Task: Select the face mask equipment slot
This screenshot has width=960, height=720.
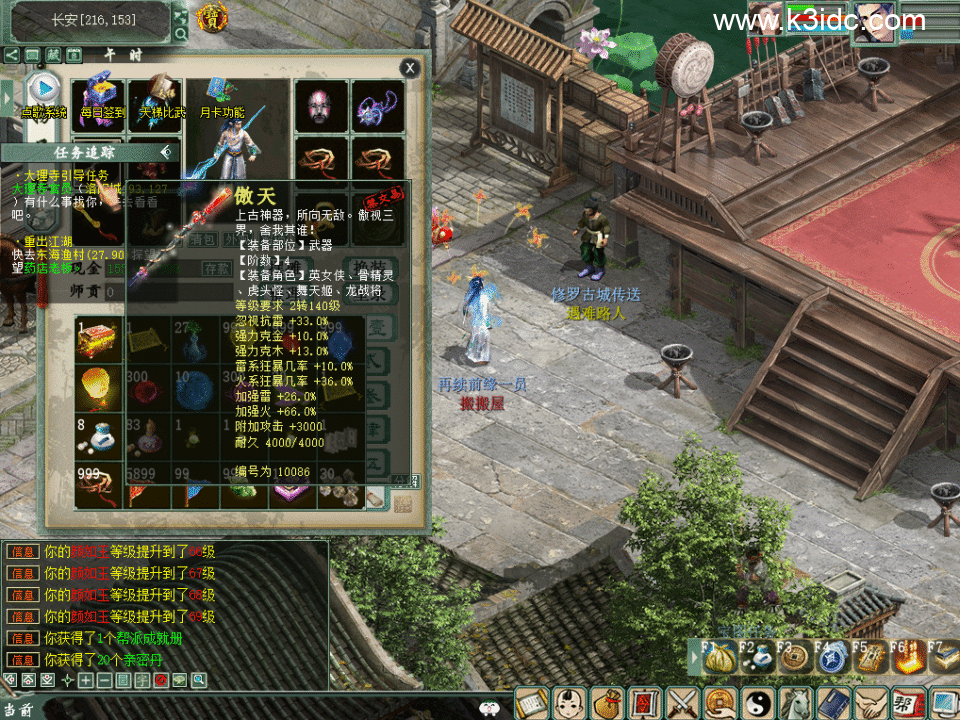Action: 320,106
